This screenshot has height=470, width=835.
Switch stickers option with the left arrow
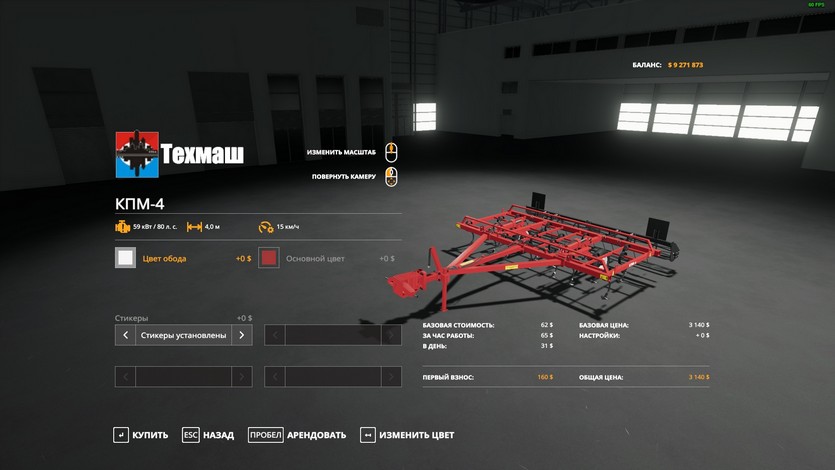(125, 335)
